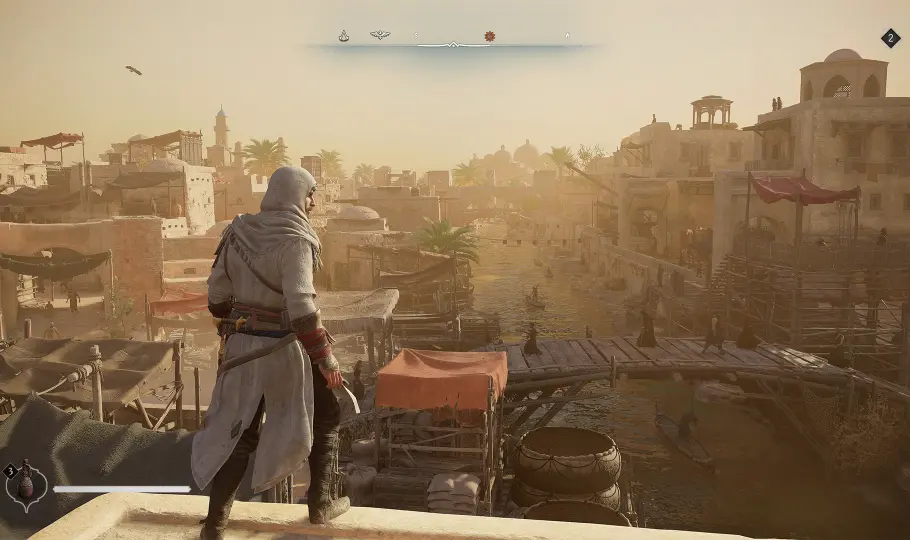Click the red flower compass marker
The height and width of the screenshot is (540, 910).
[x=490, y=36]
